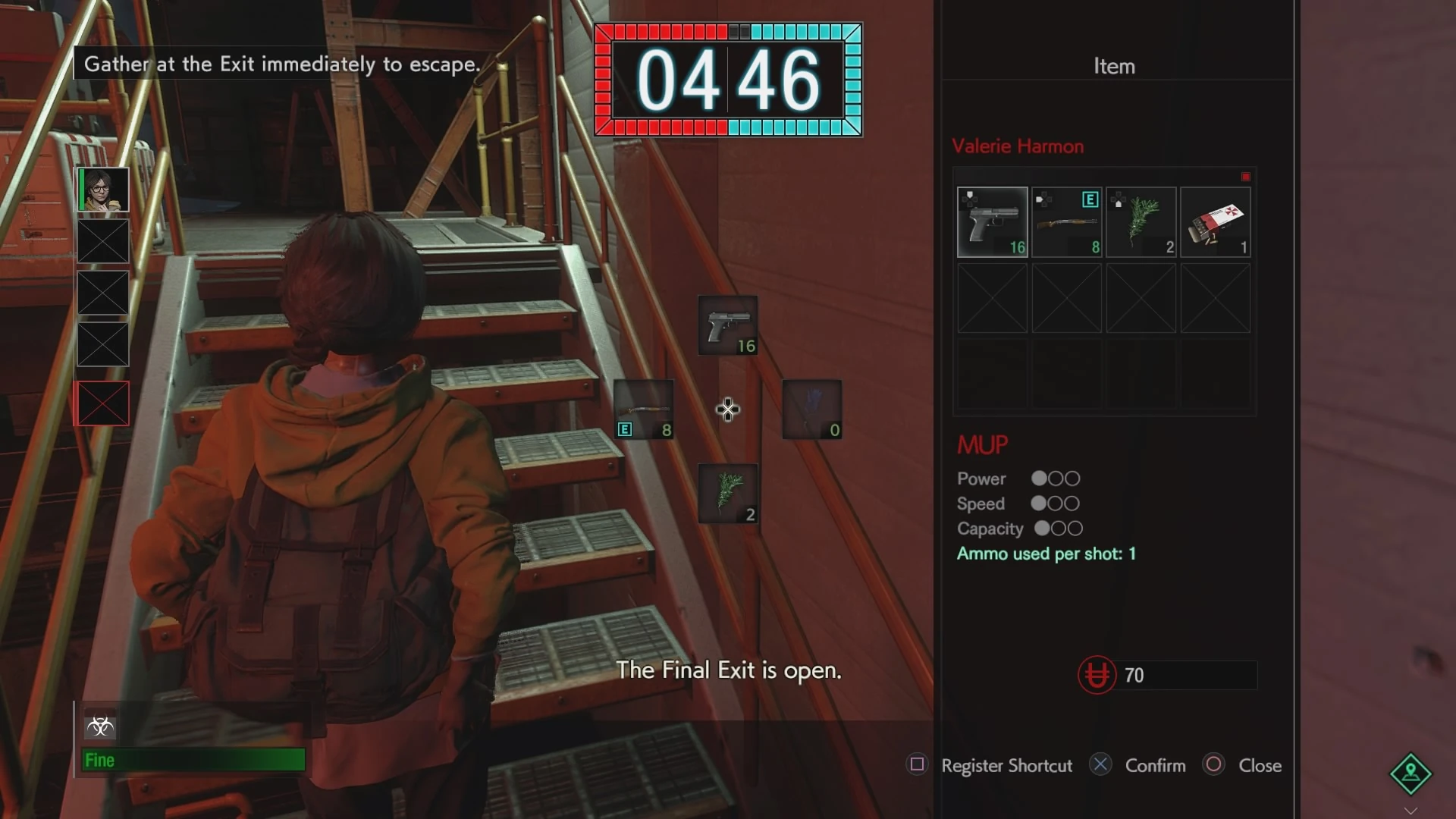
Task: Select Valerie's portrait in the team list
Action: tap(103, 190)
